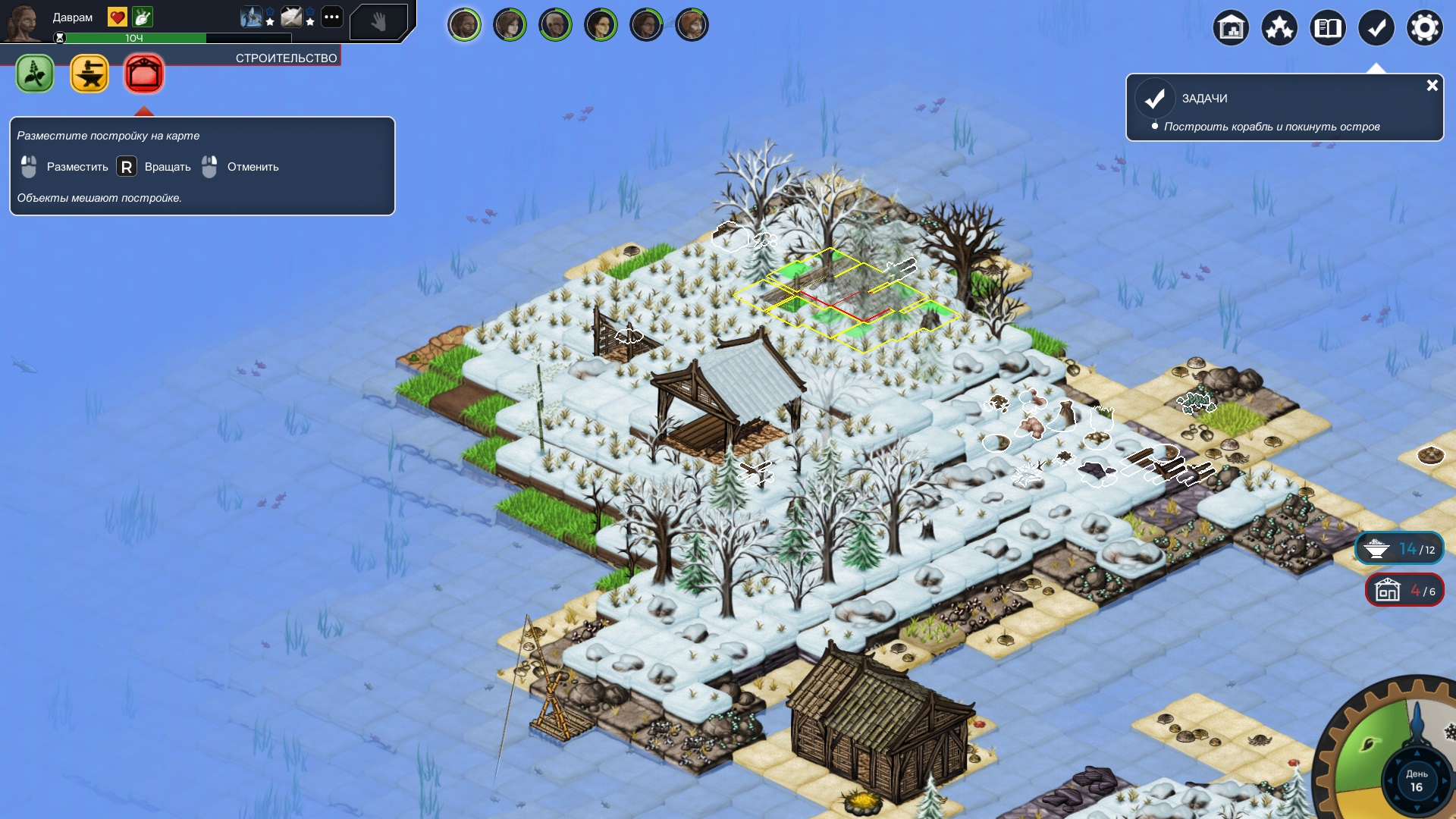1456x819 pixels.
Task: Open the three stars skills menu
Action: click(x=1279, y=29)
